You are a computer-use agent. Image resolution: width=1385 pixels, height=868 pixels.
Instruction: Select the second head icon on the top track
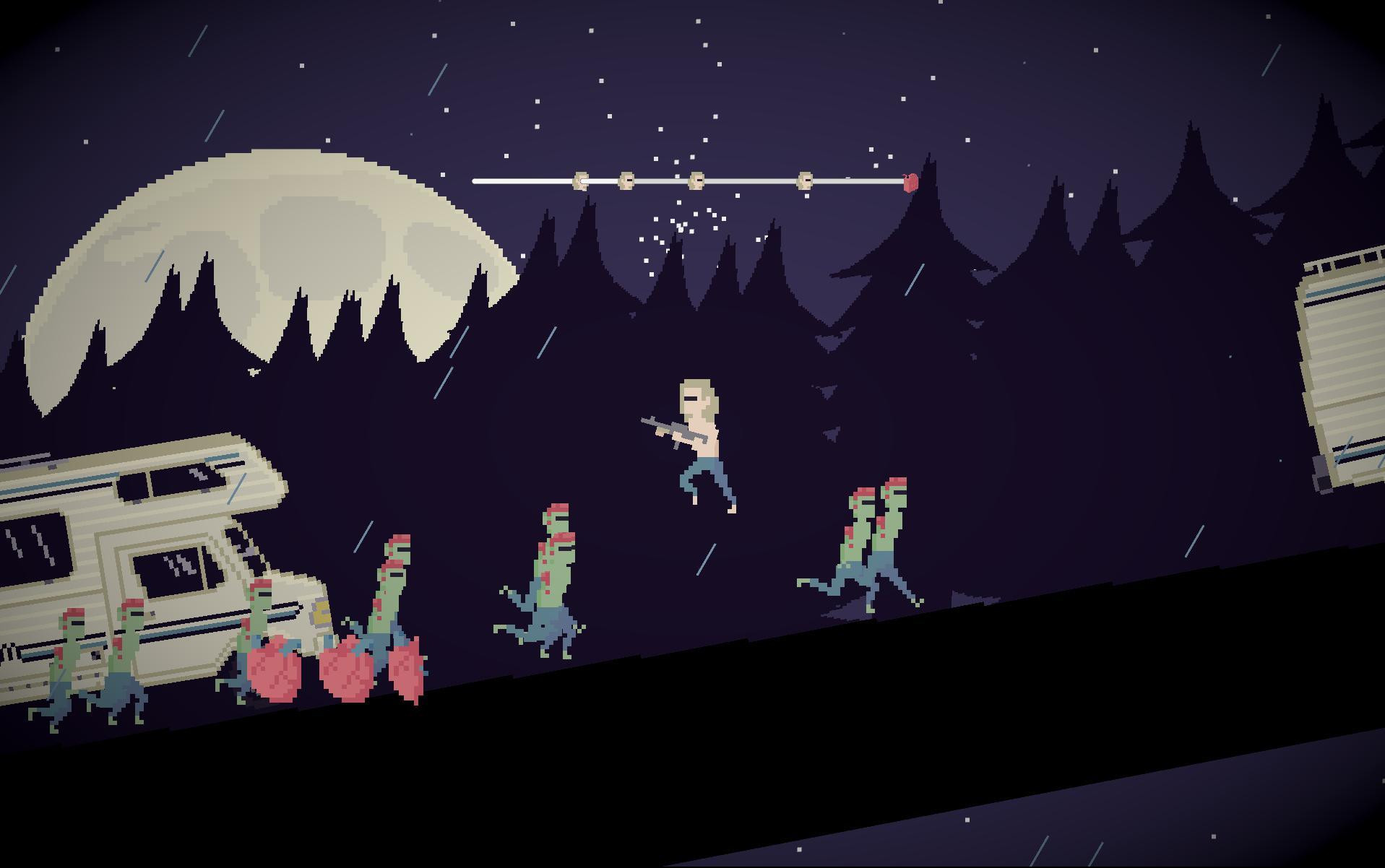[x=626, y=180]
